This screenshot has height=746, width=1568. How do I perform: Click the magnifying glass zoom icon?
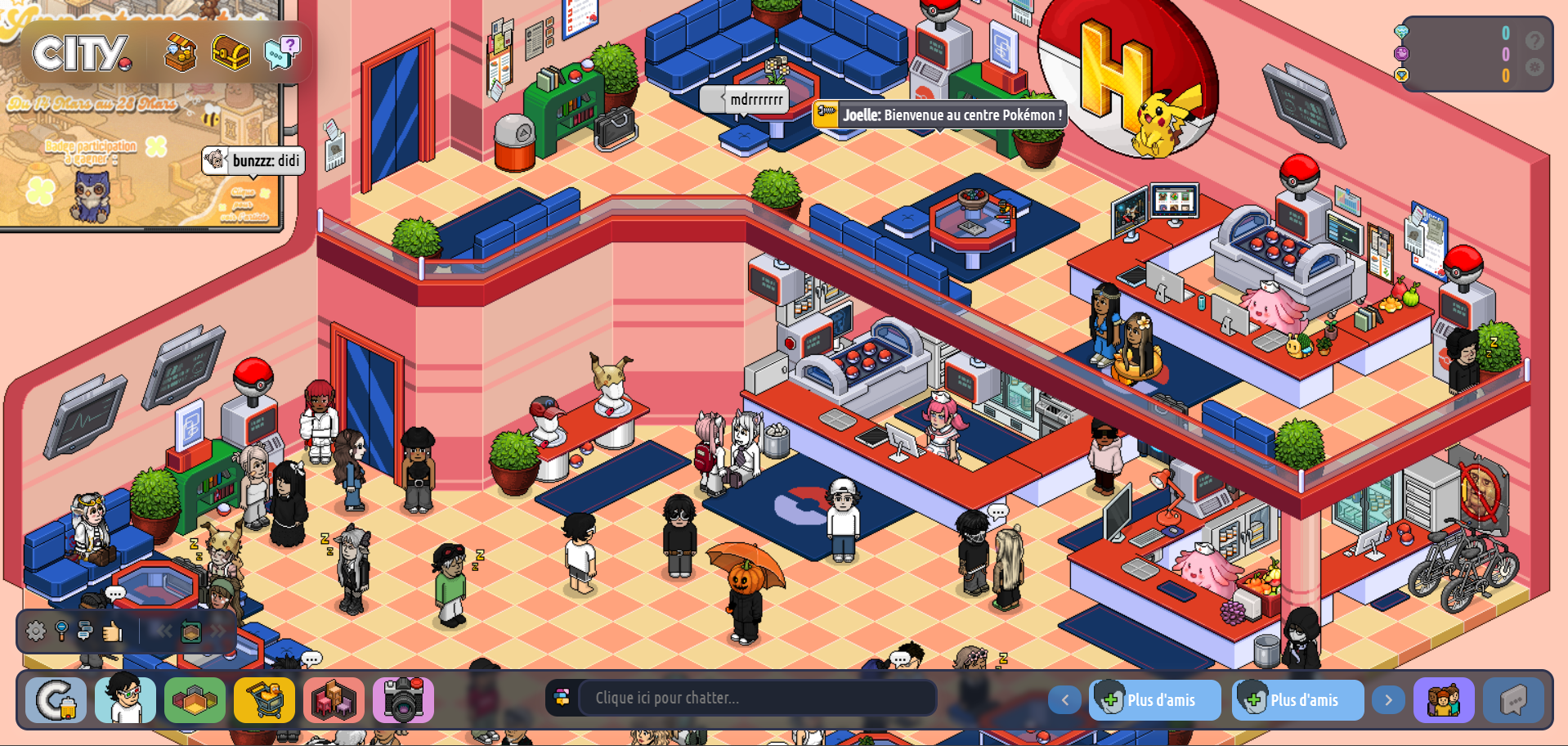61,631
